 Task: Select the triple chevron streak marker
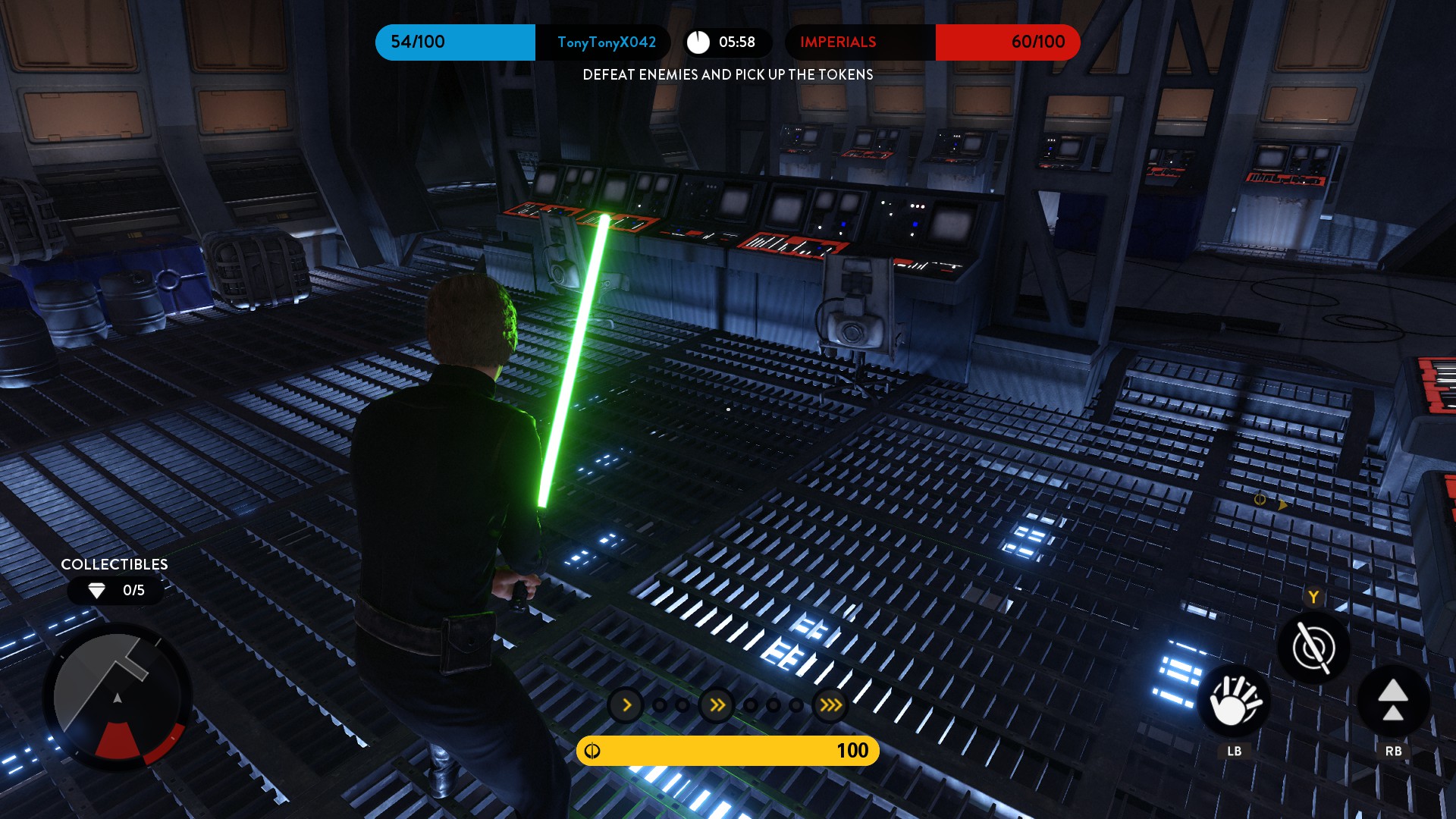pyautogui.click(x=831, y=706)
